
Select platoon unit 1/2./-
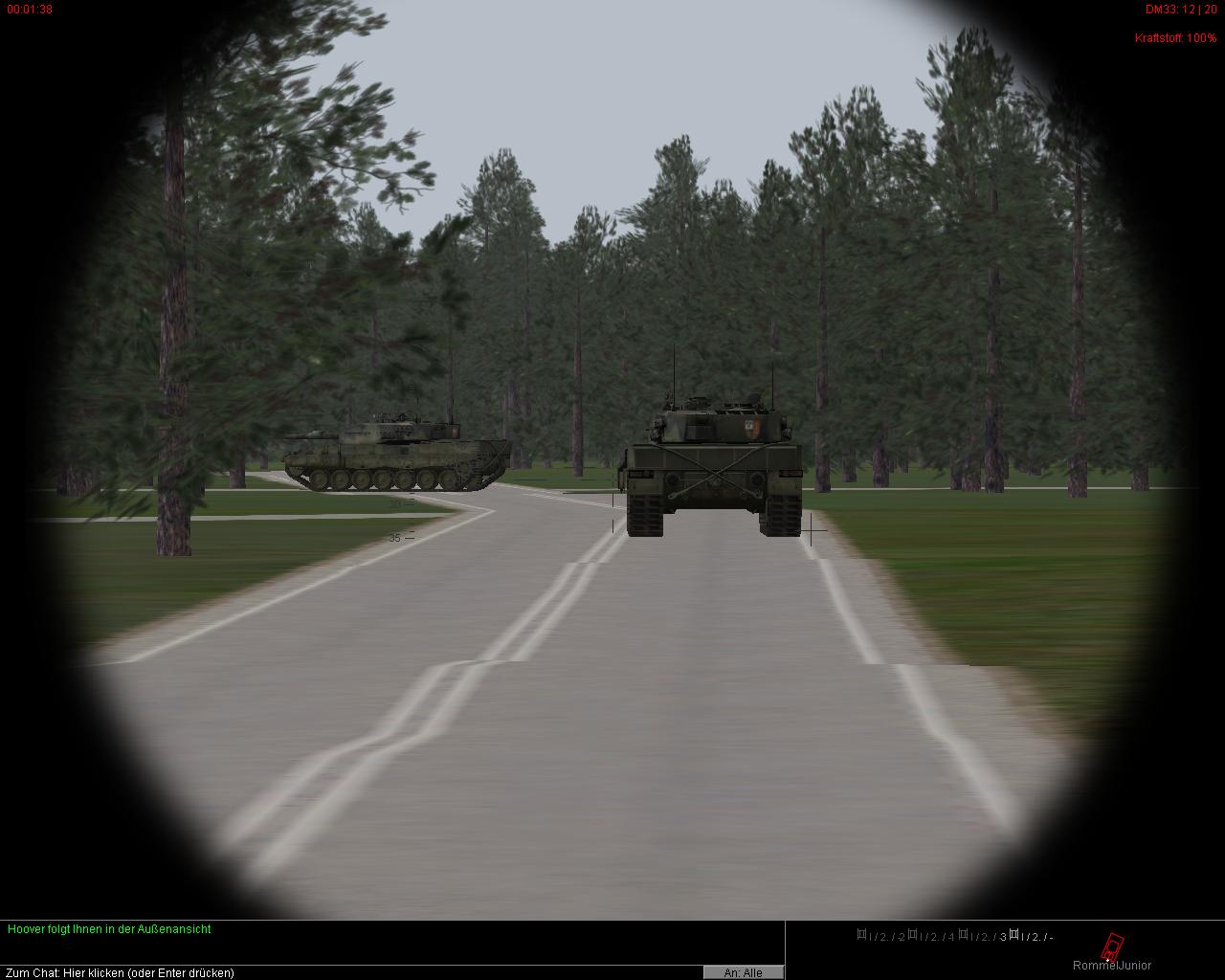[1033, 936]
